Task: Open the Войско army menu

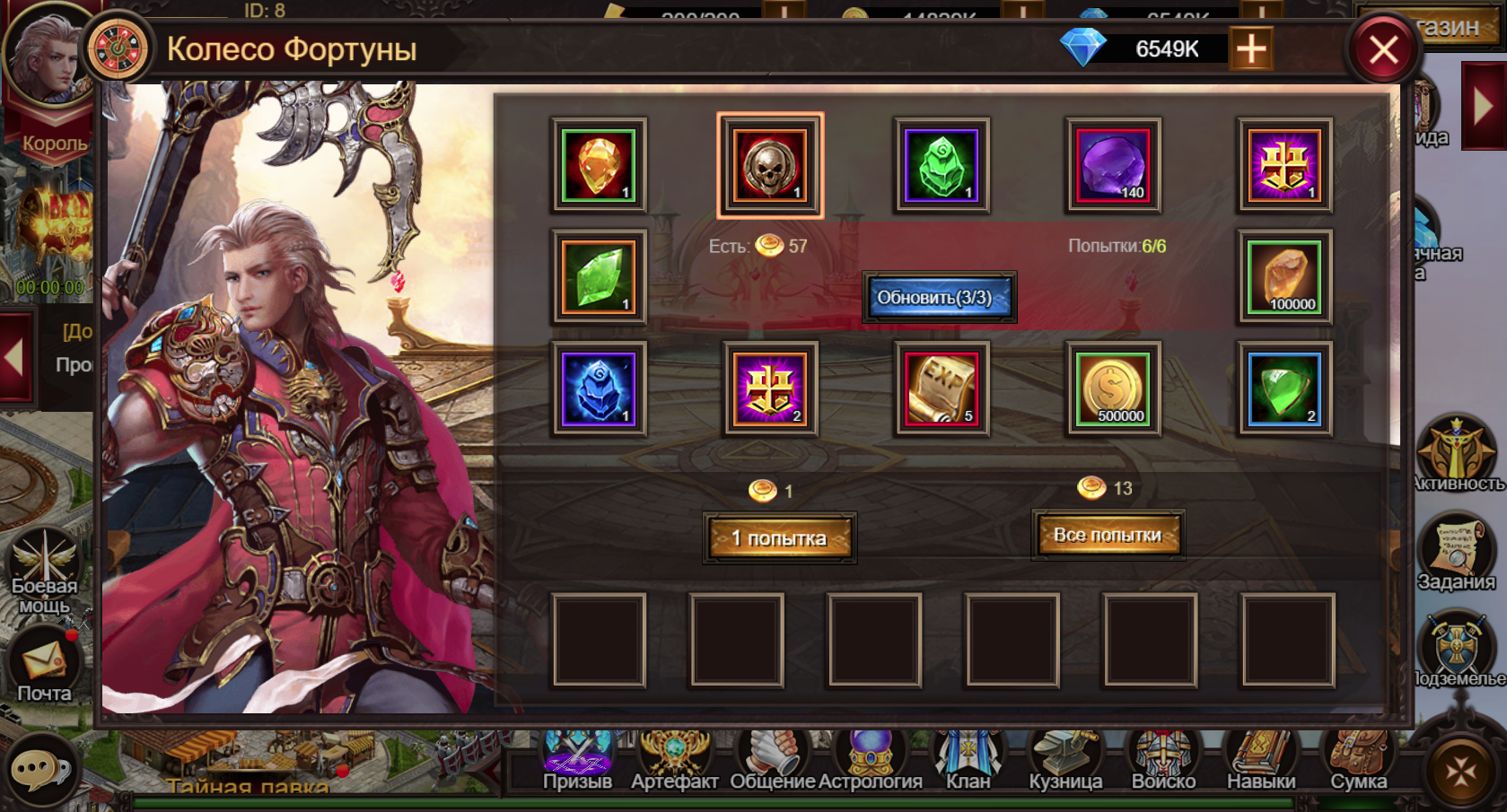Action: [x=1163, y=758]
